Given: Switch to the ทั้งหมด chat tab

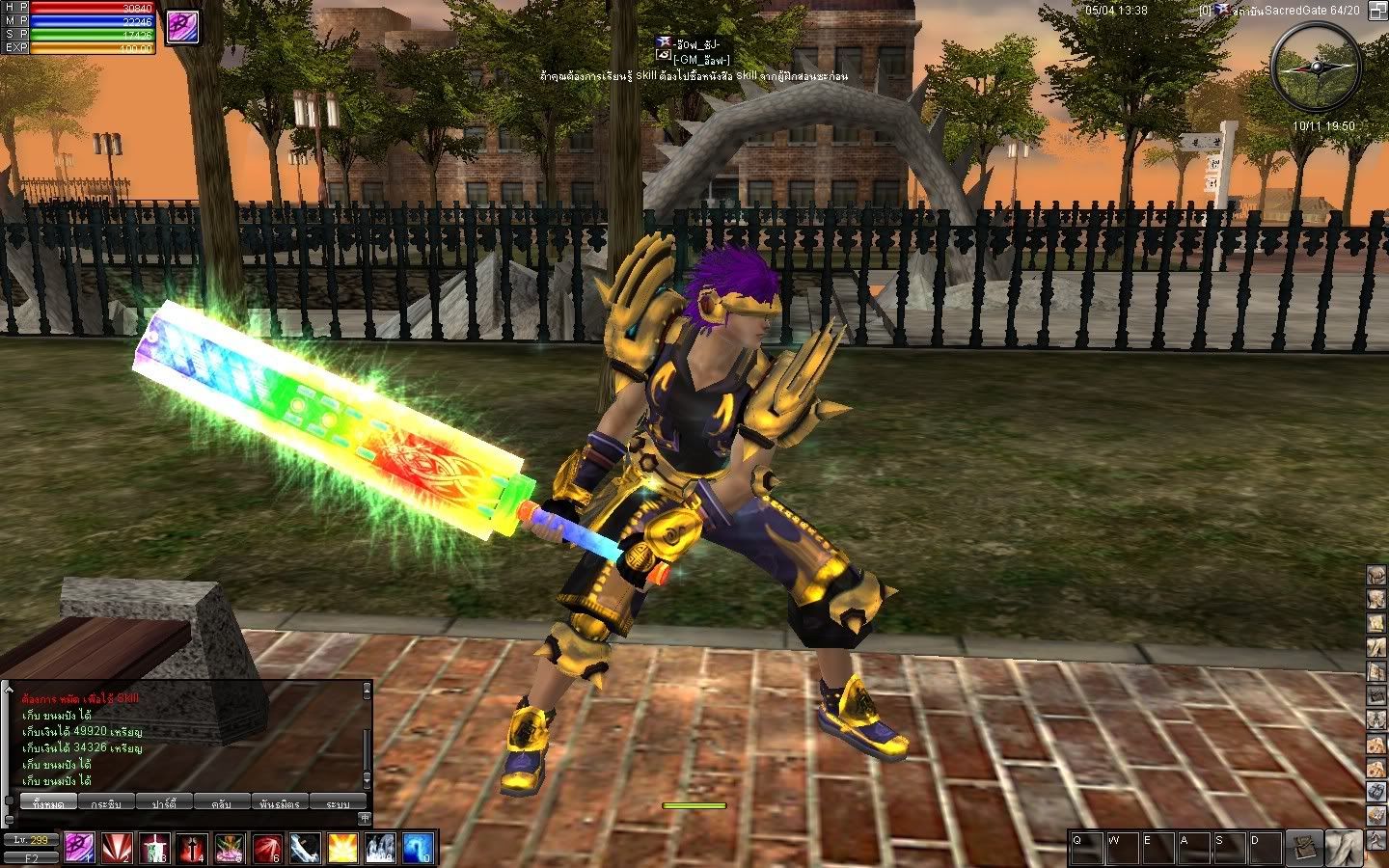Looking at the screenshot, I should (48, 802).
